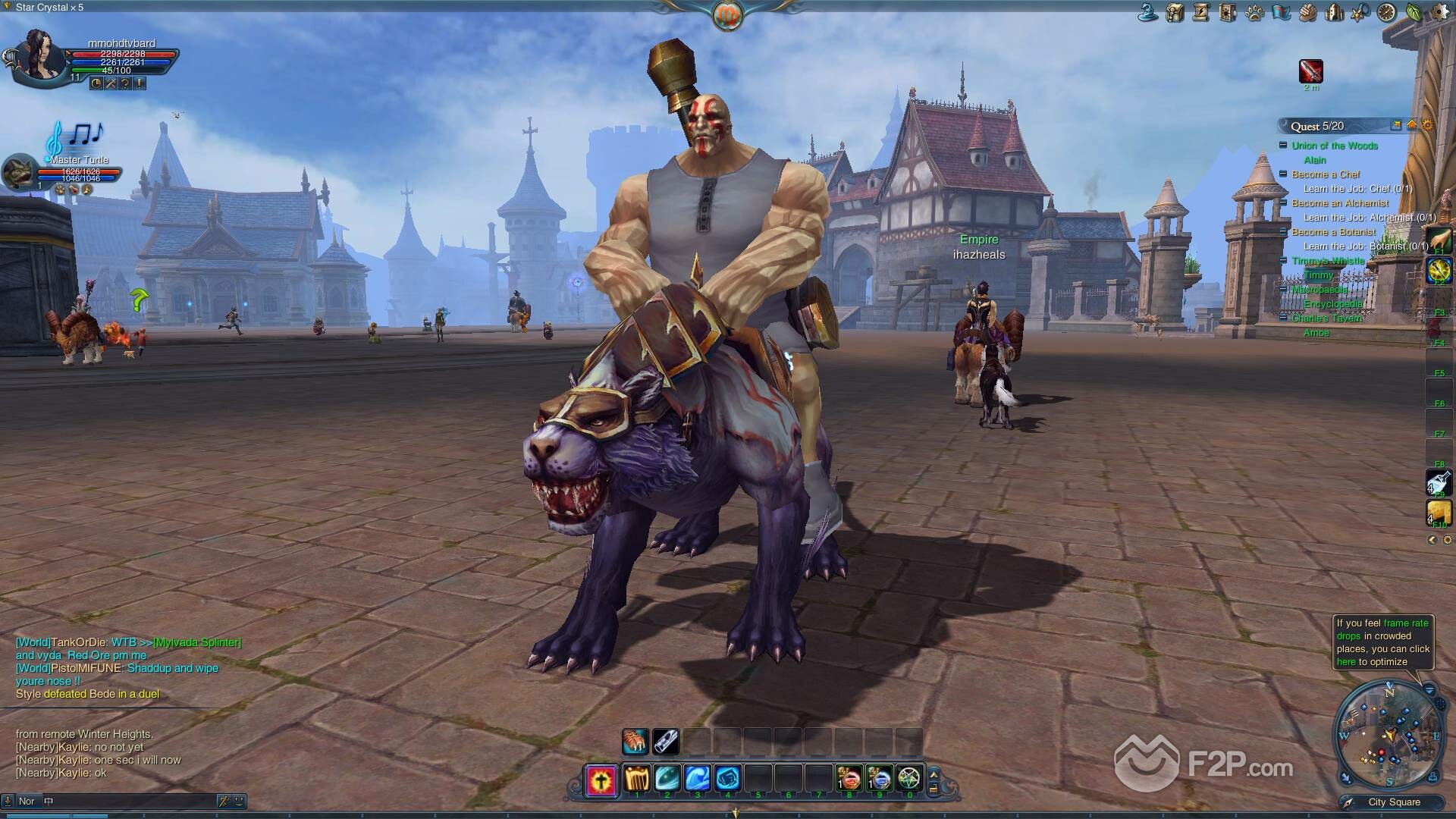
Task: Open the gear settings icon in top bar
Action: pos(1439,12)
